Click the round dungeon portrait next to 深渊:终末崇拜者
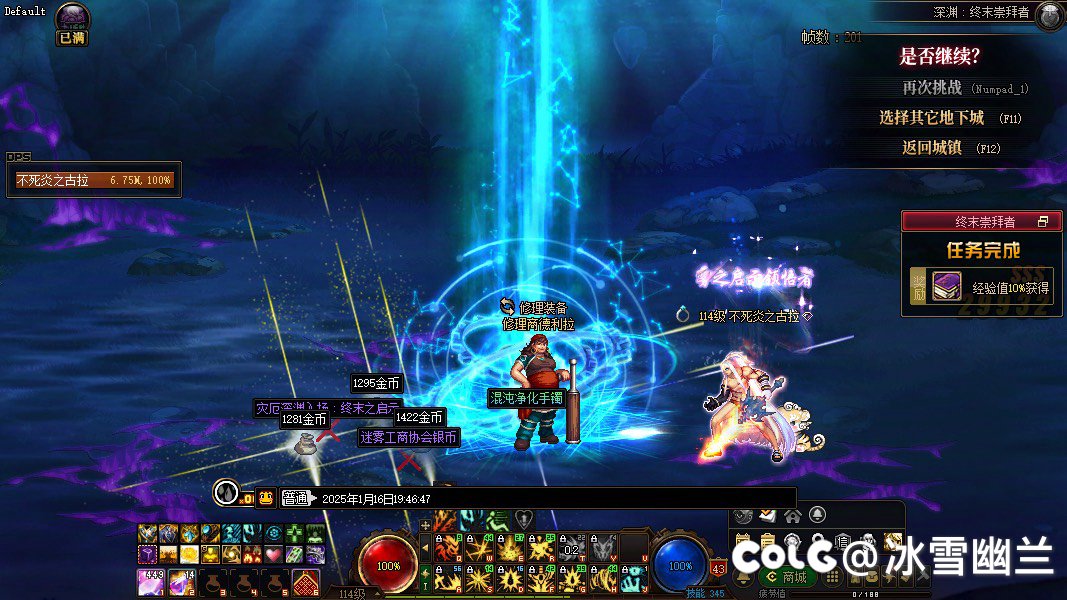The width and height of the screenshot is (1067, 600). coord(1049,15)
